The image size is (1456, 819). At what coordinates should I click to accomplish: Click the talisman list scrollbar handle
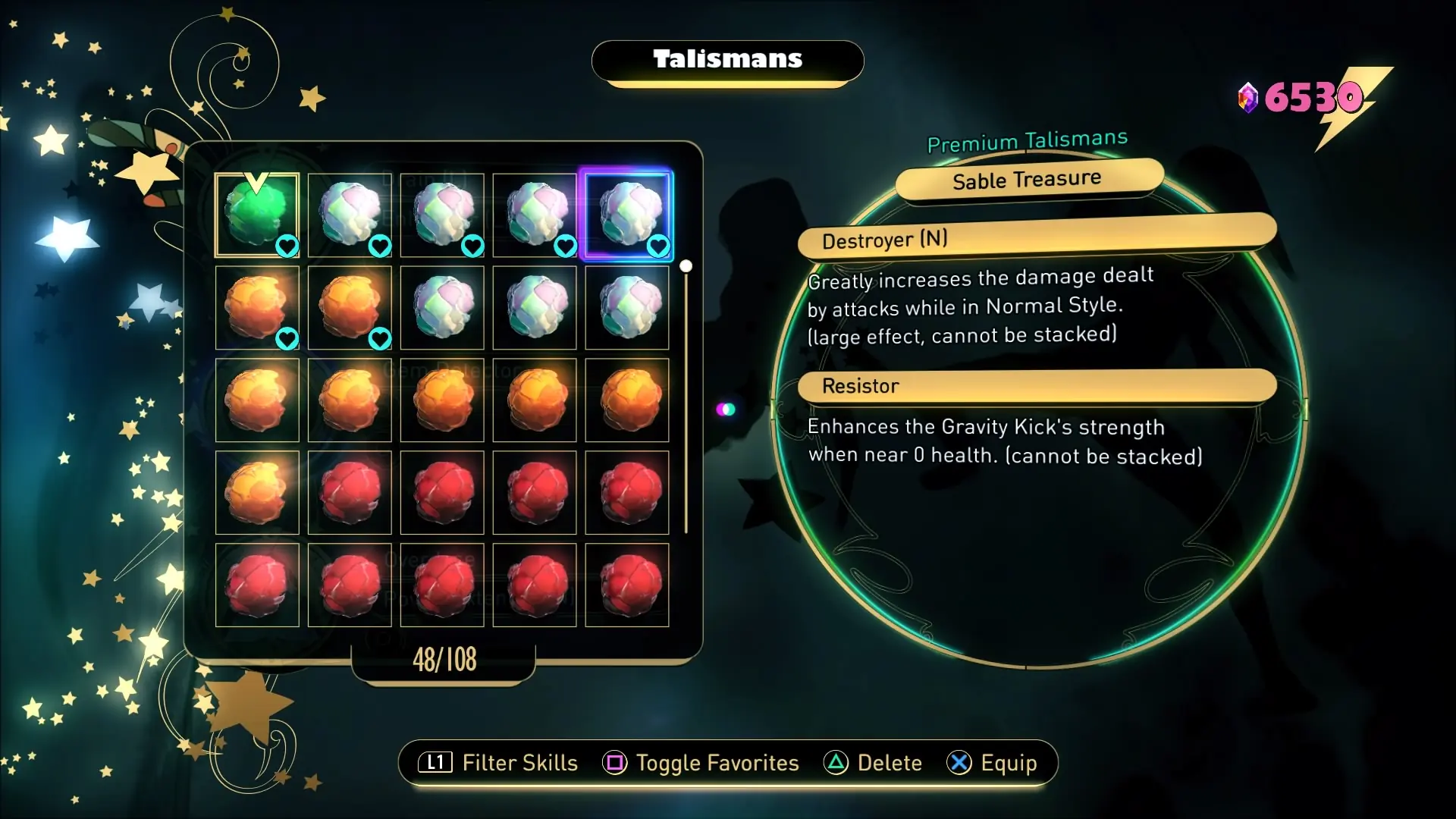click(x=686, y=266)
